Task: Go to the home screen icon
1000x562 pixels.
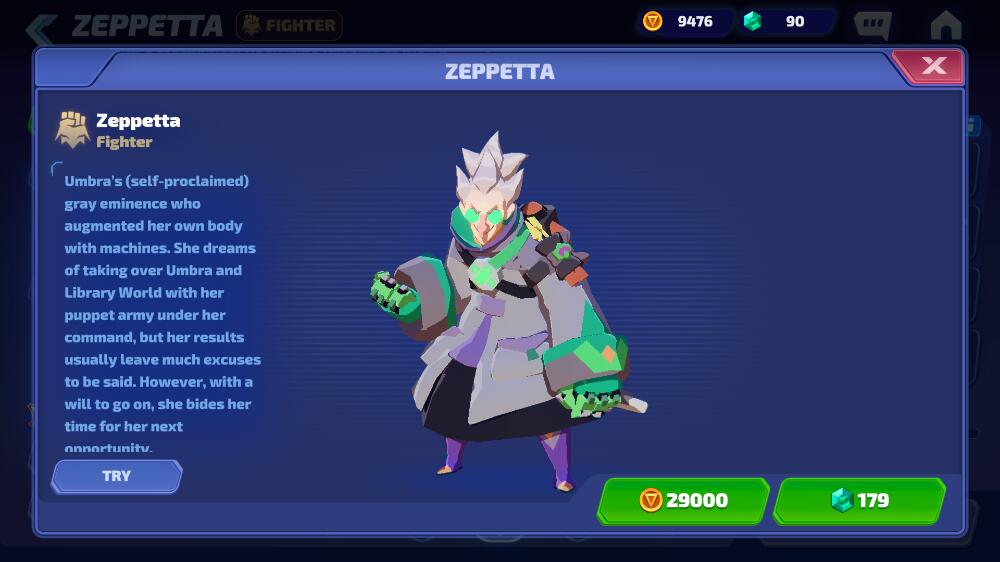Action: [x=945, y=24]
